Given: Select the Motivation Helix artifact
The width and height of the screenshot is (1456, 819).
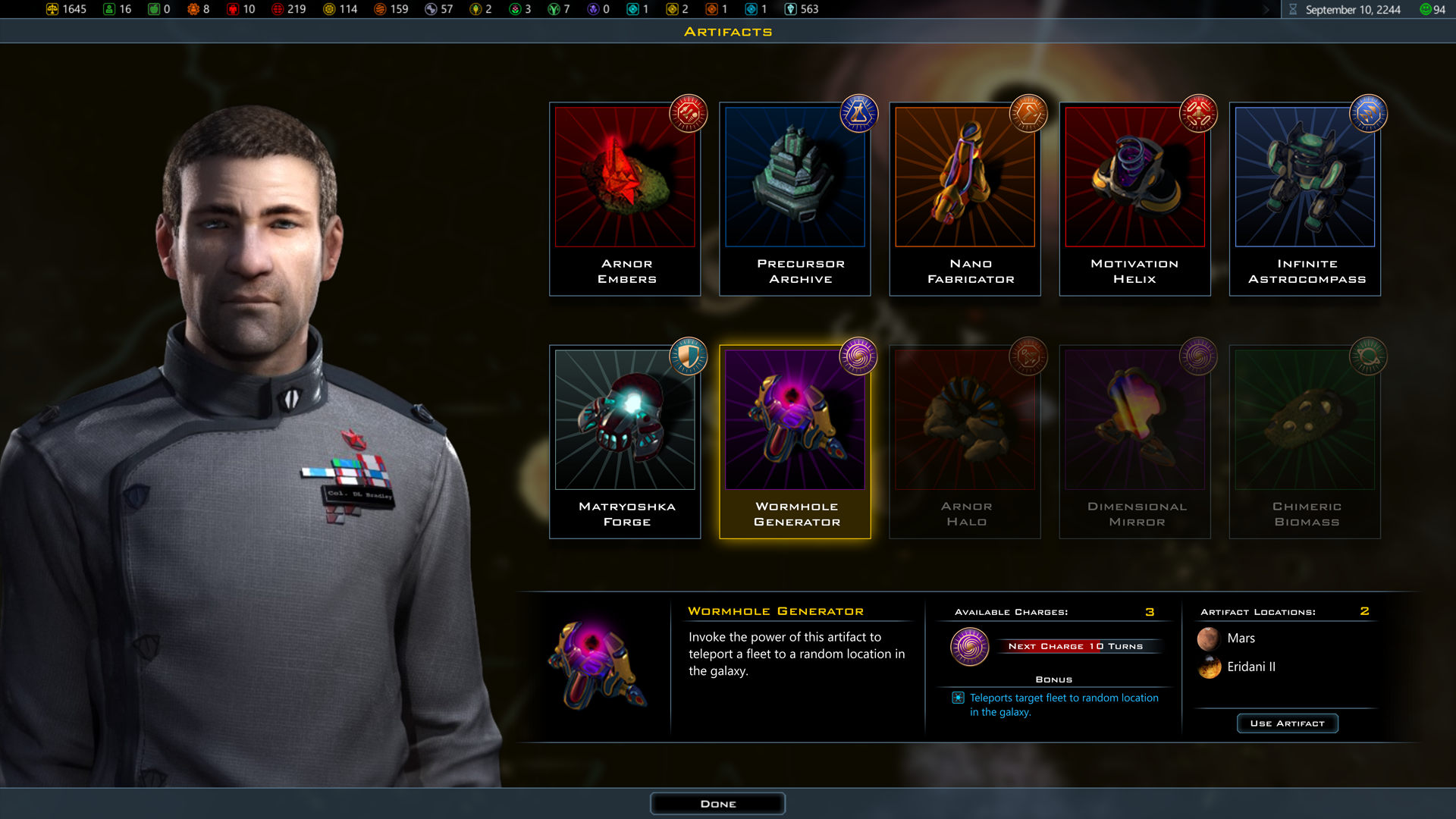Looking at the screenshot, I should click(1134, 199).
